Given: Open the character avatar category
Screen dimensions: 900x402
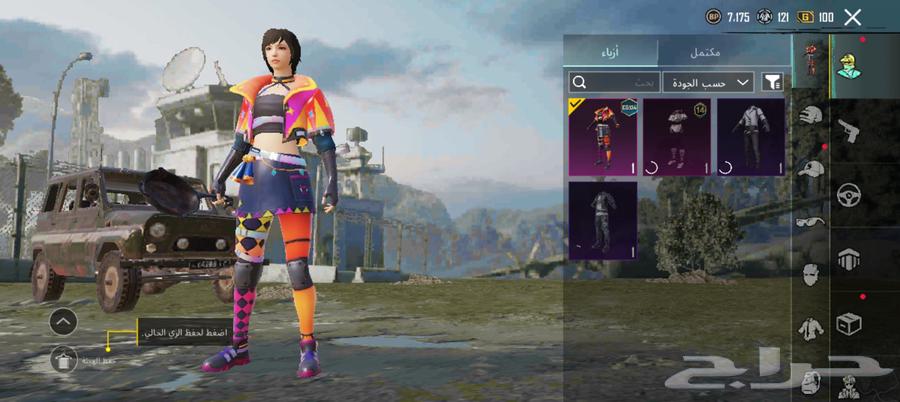Looking at the screenshot, I should (x=850, y=69).
